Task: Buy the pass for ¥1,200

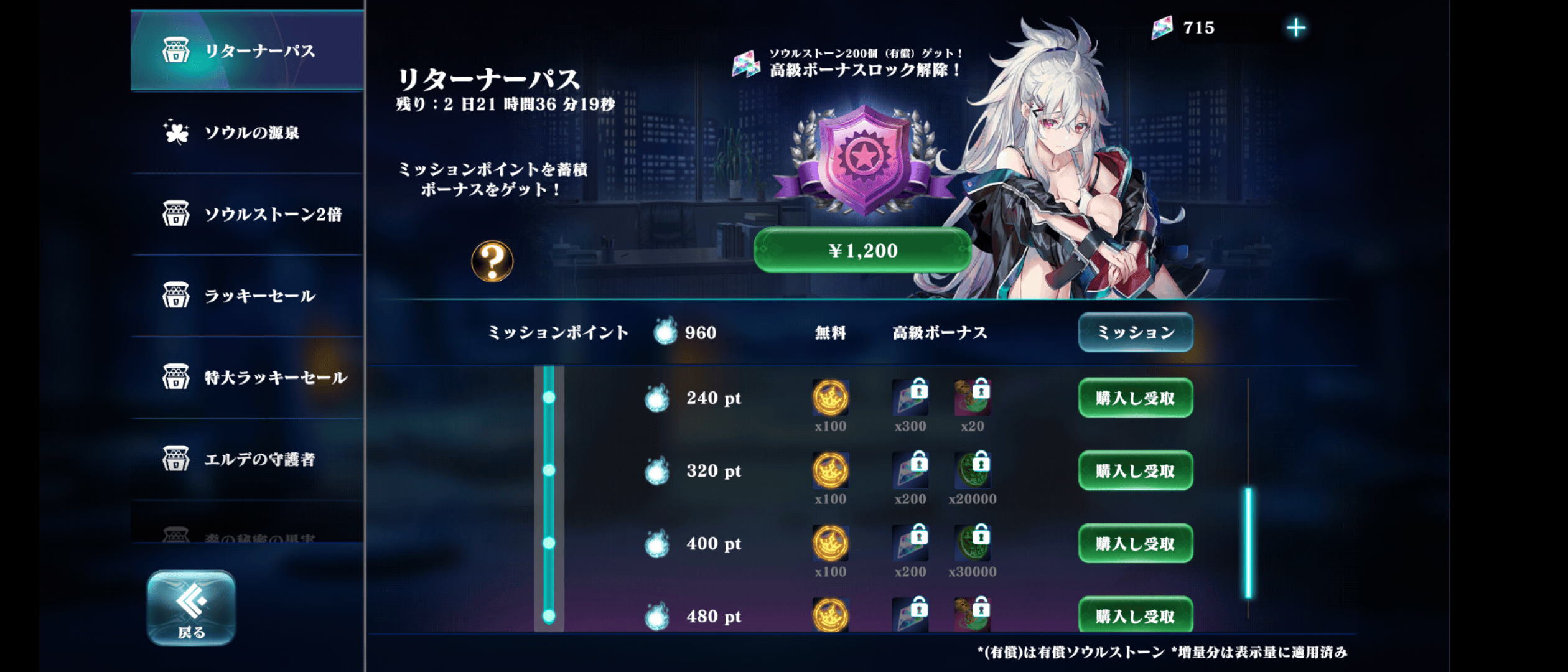Action: [x=862, y=250]
